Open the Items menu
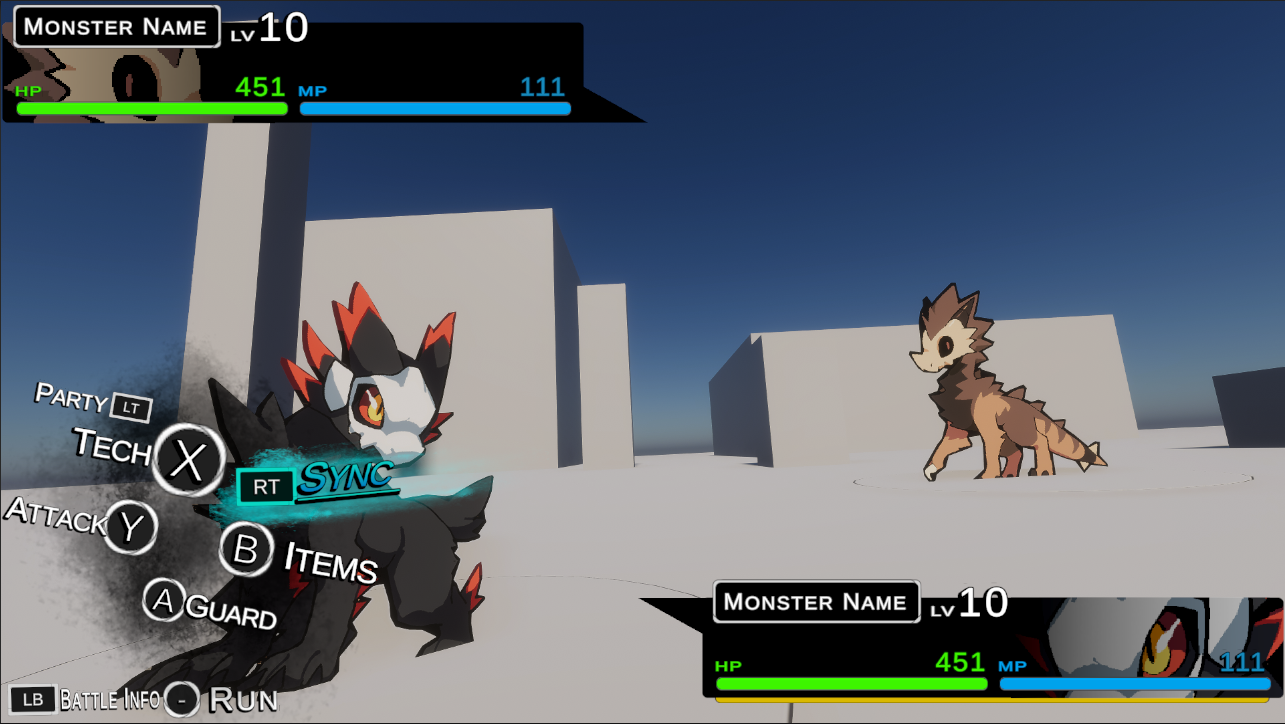 (x=246, y=549)
